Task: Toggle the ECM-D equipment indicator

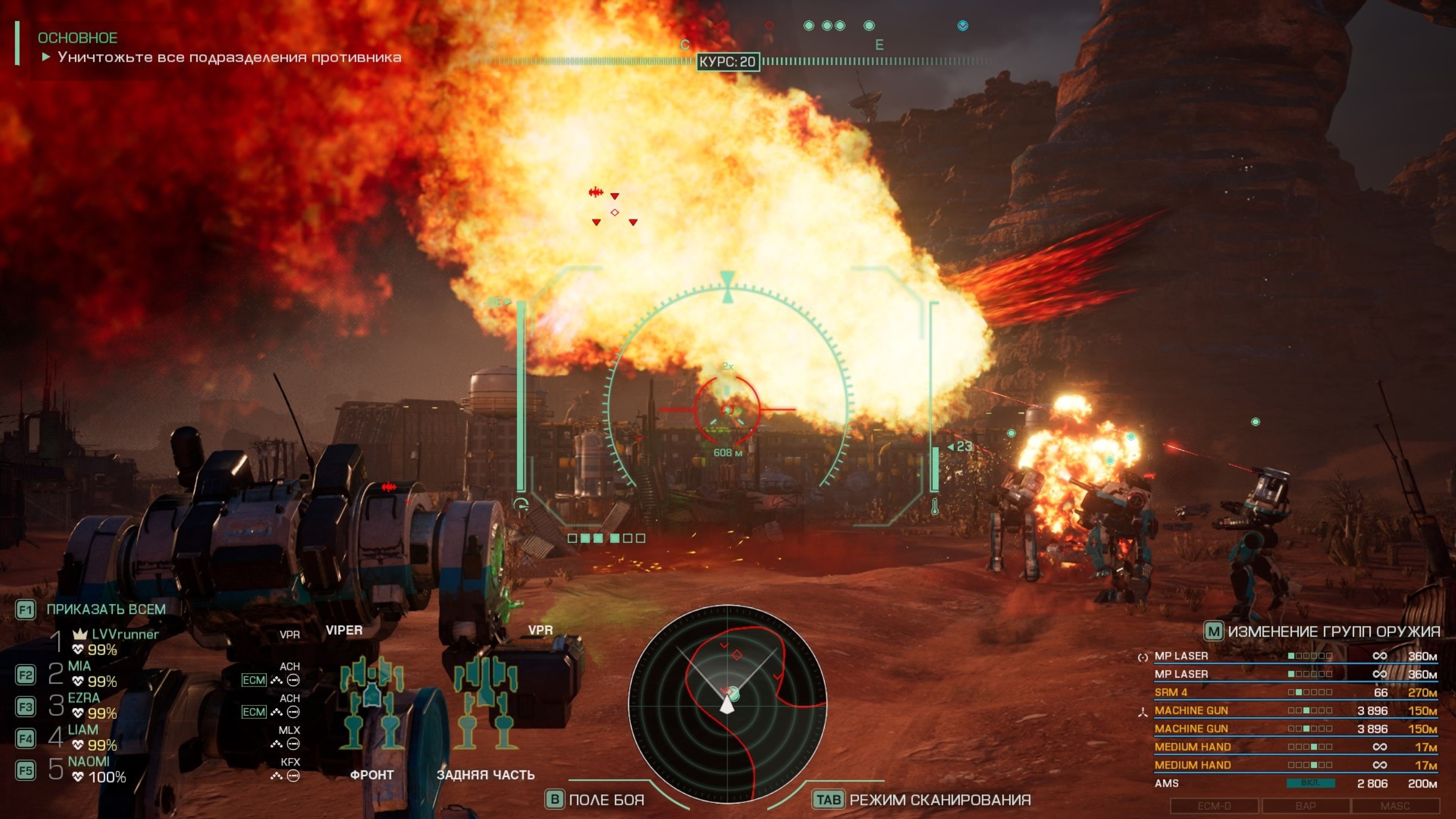Action: click(1214, 806)
